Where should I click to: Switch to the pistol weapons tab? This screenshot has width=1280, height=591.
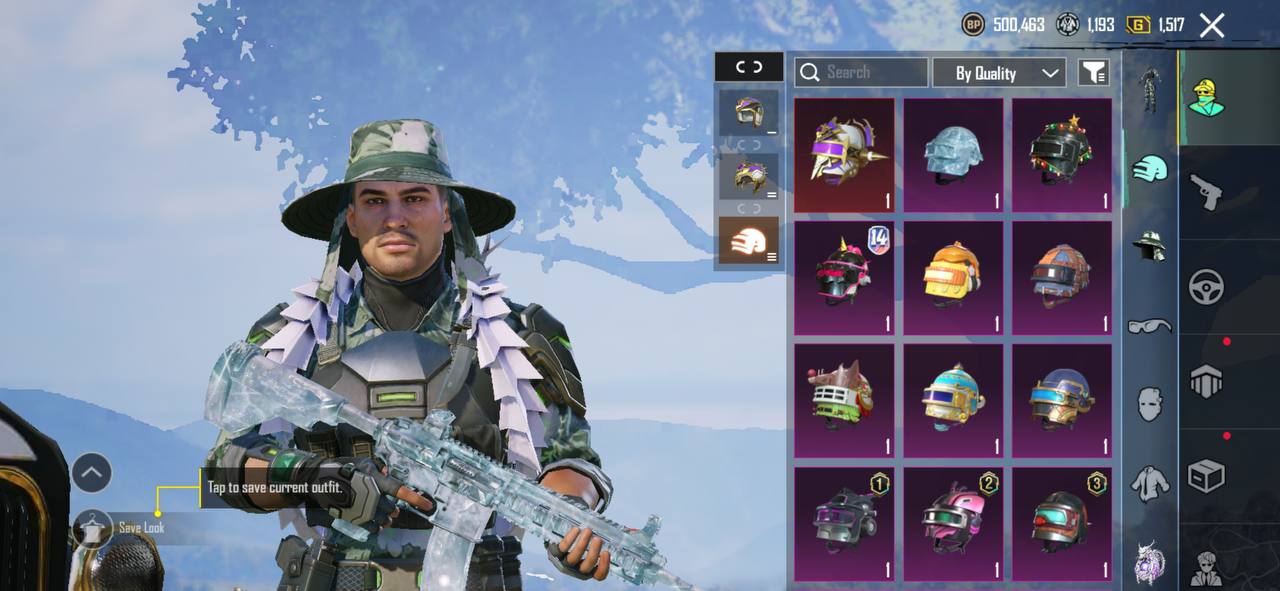[x=1207, y=190]
